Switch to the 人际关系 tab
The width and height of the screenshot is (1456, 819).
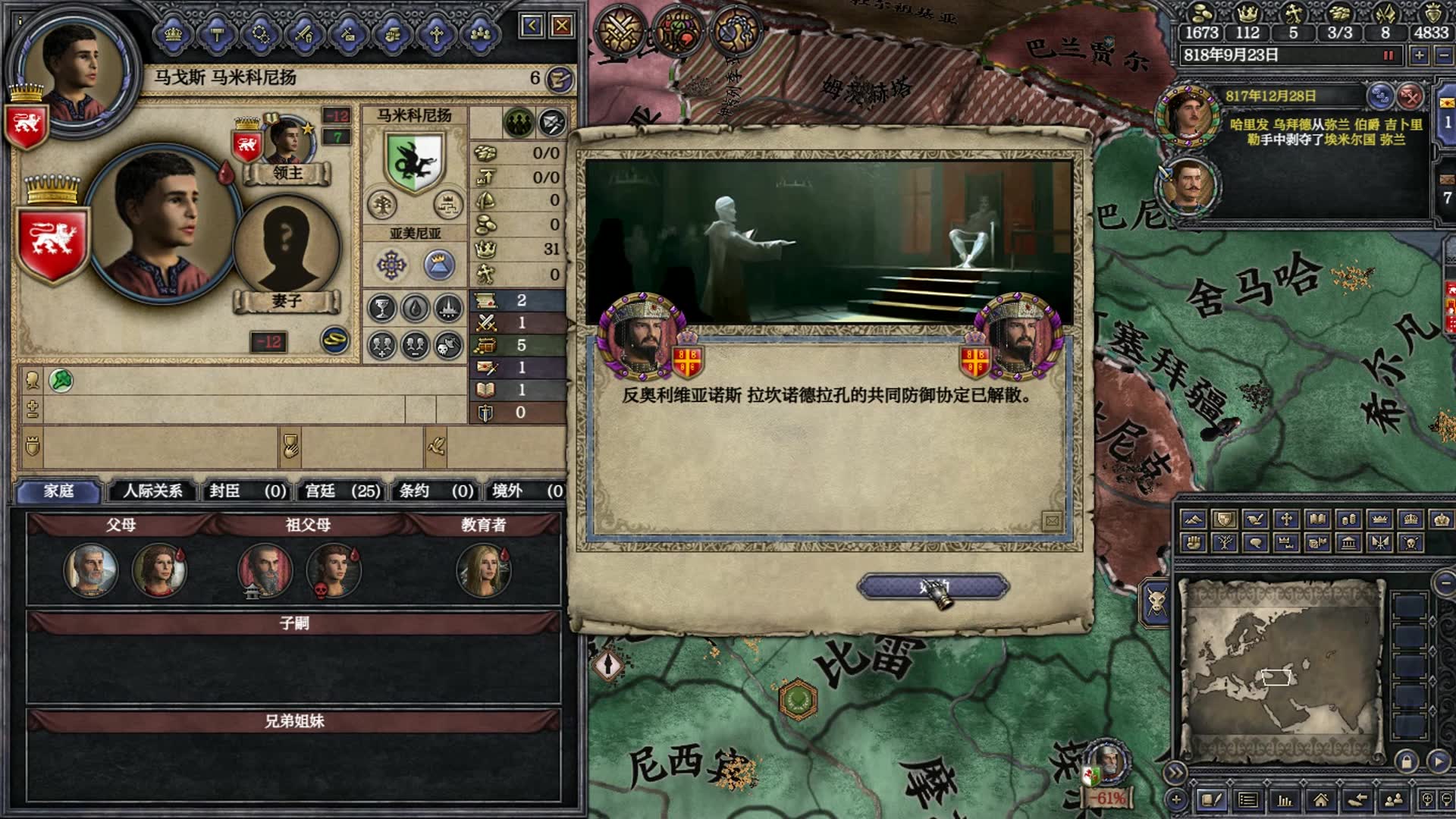pyautogui.click(x=152, y=491)
